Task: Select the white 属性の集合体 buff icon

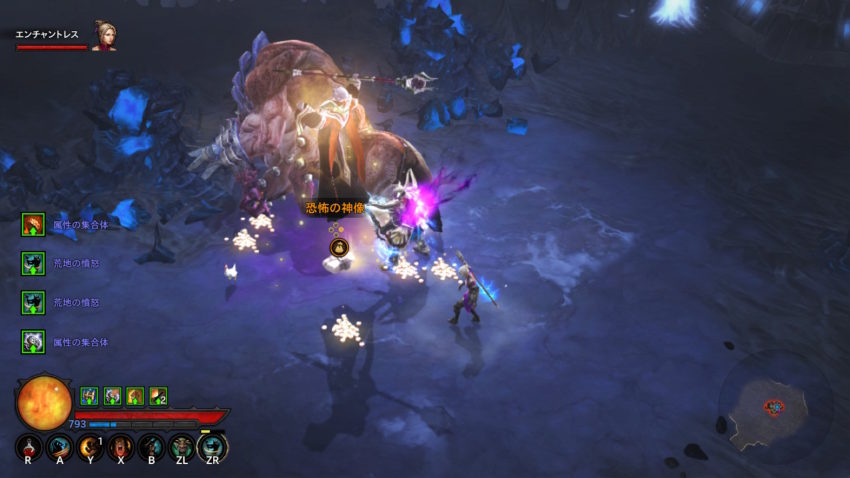Action: [x=33, y=342]
